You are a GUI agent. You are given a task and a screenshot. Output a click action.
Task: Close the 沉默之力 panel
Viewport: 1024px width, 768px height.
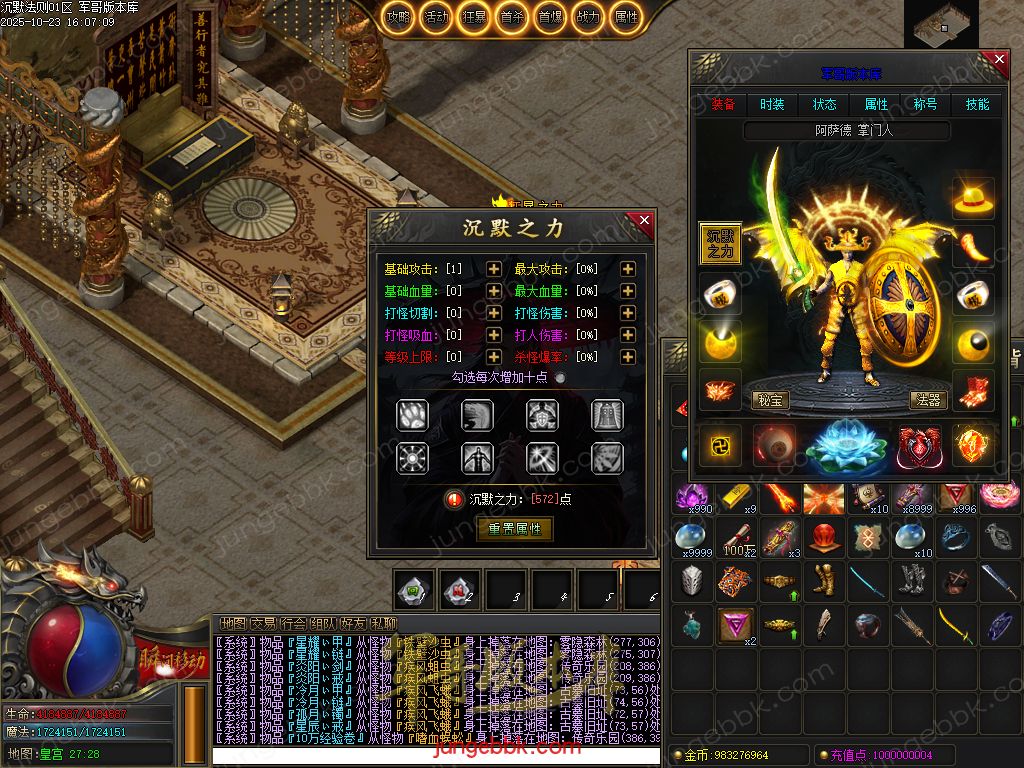644,220
